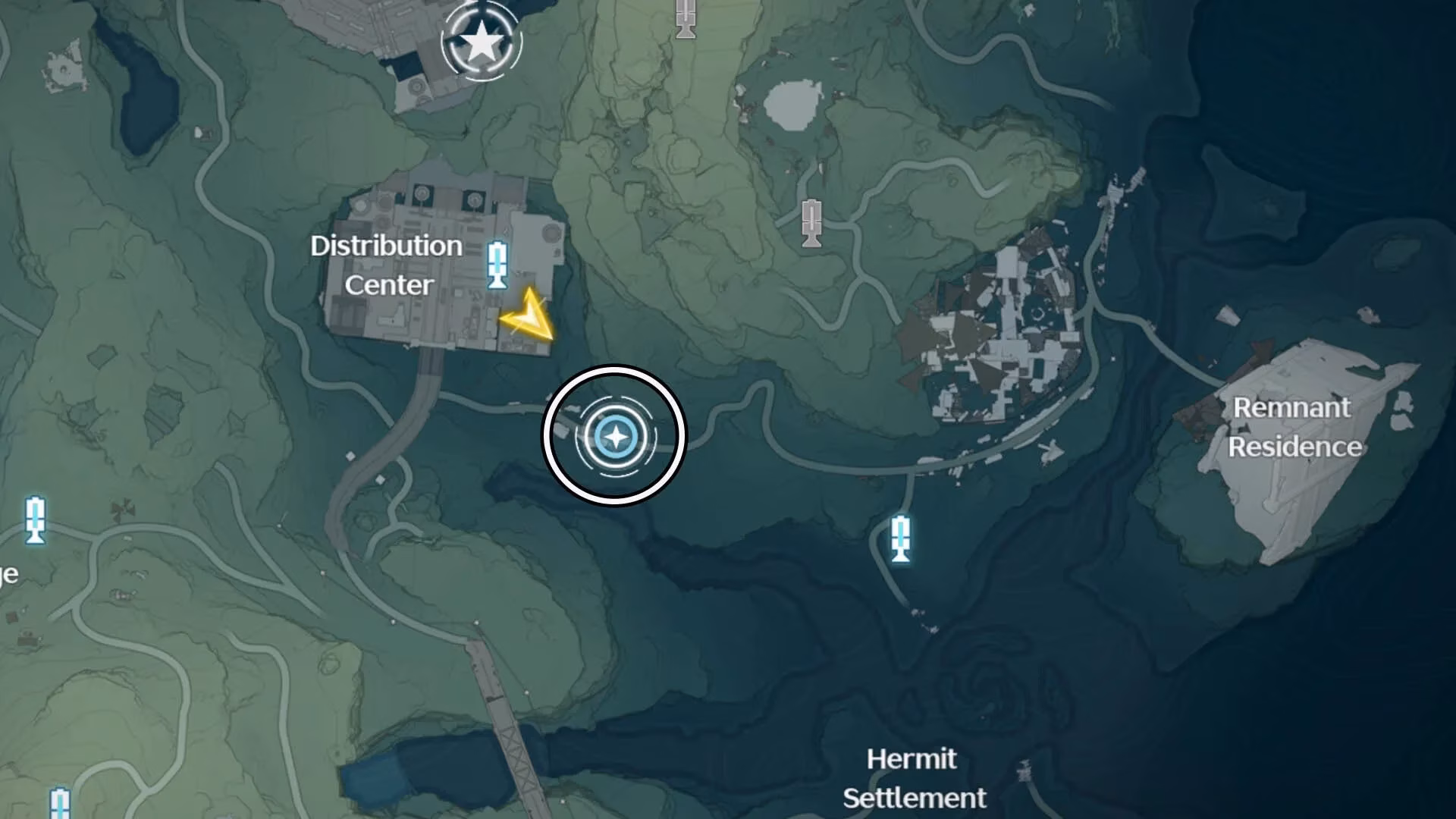The height and width of the screenshot is (819, 1456).
Task: Select the Remnant Residence map label
Action: pos(1294,427)
